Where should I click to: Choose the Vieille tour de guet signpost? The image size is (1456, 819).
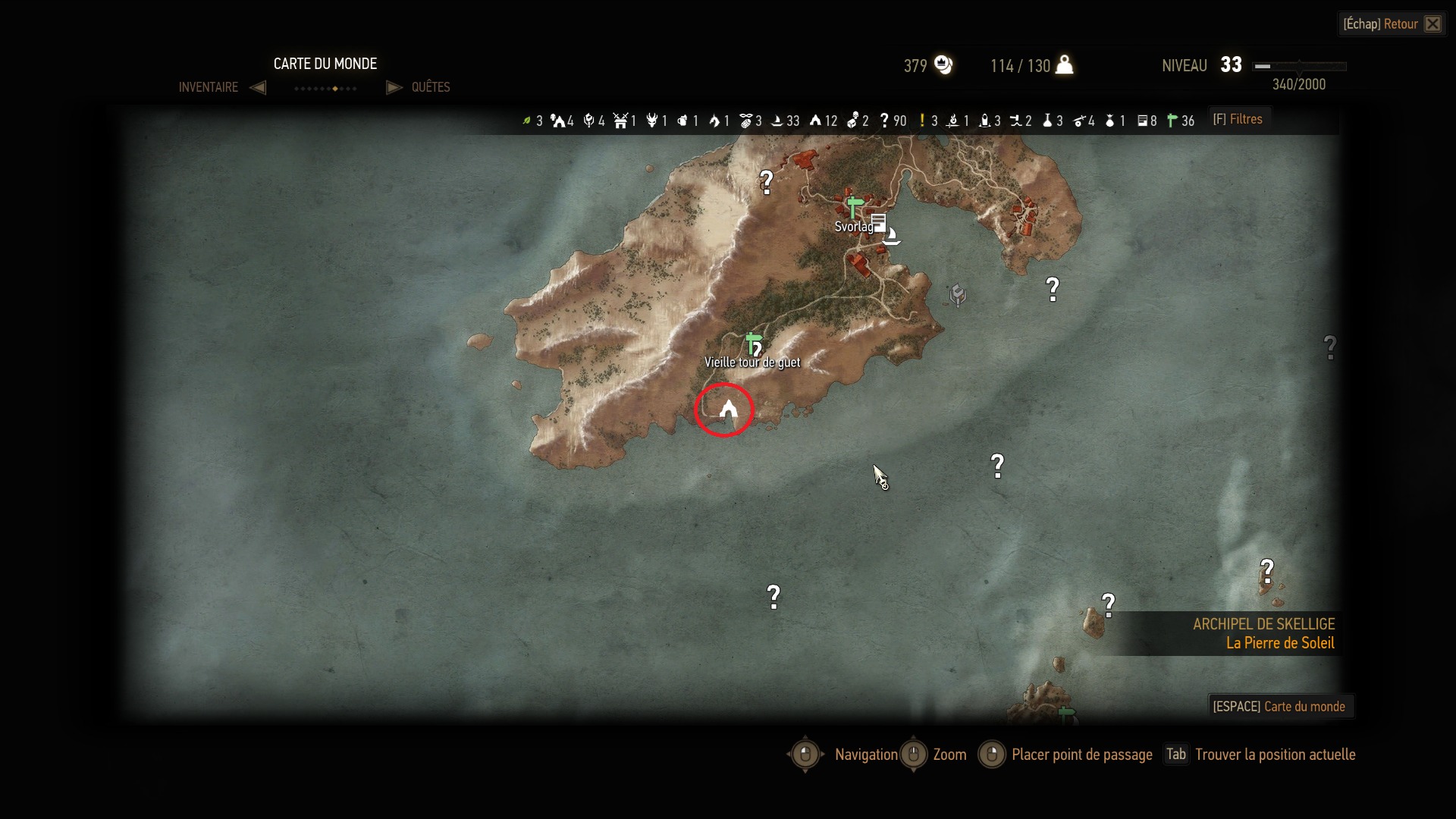752,344
